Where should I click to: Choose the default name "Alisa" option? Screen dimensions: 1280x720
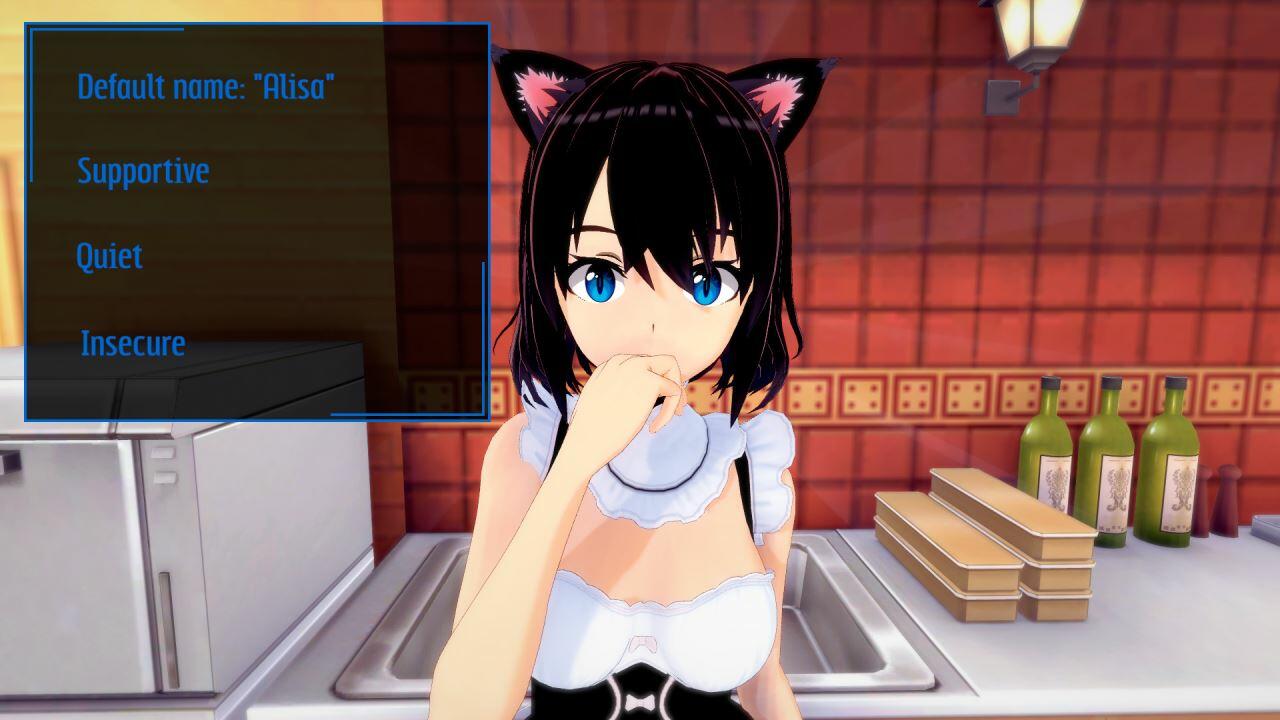coord(206,87)
